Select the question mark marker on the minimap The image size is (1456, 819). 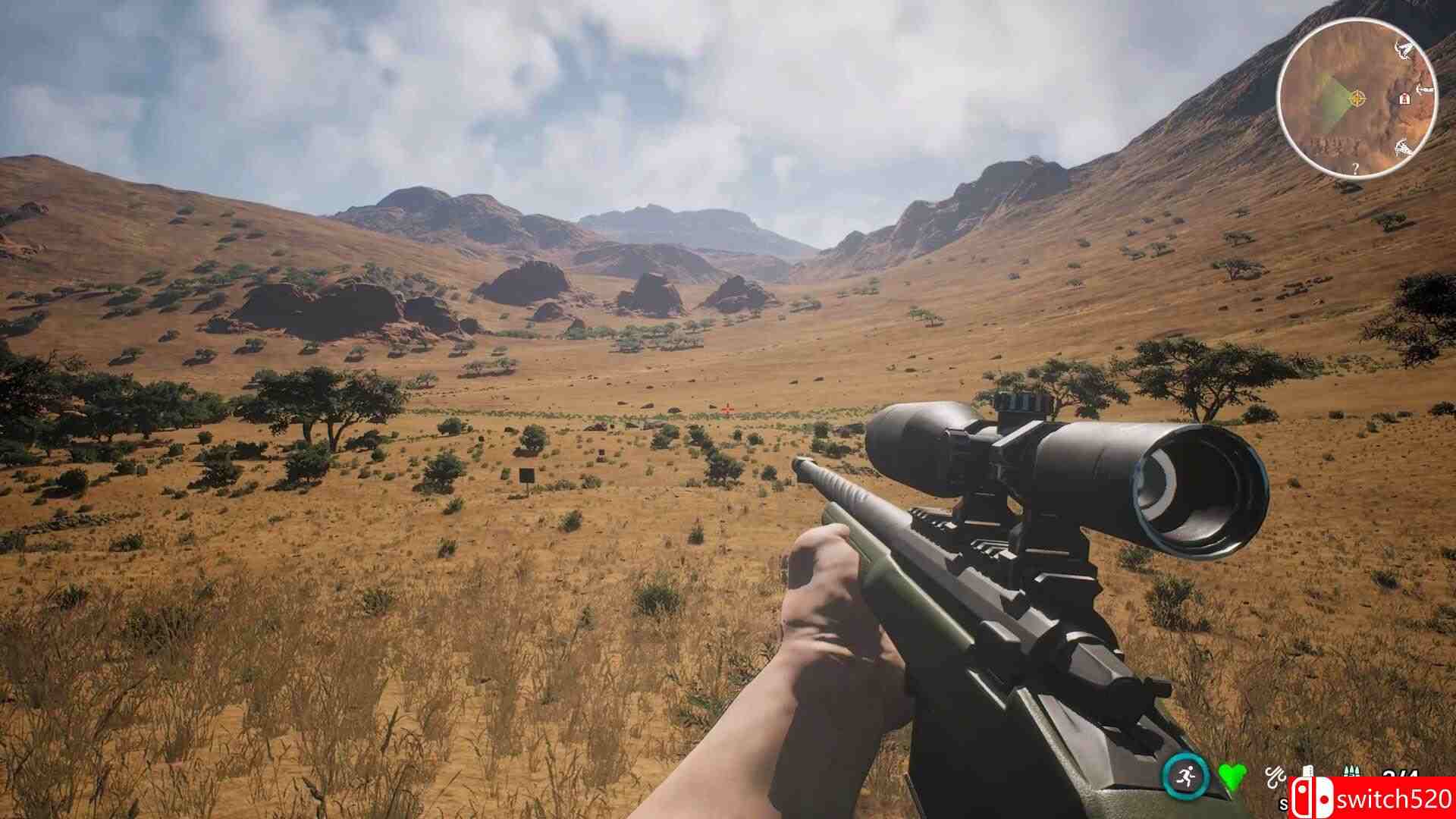[x=1355, y=168]
